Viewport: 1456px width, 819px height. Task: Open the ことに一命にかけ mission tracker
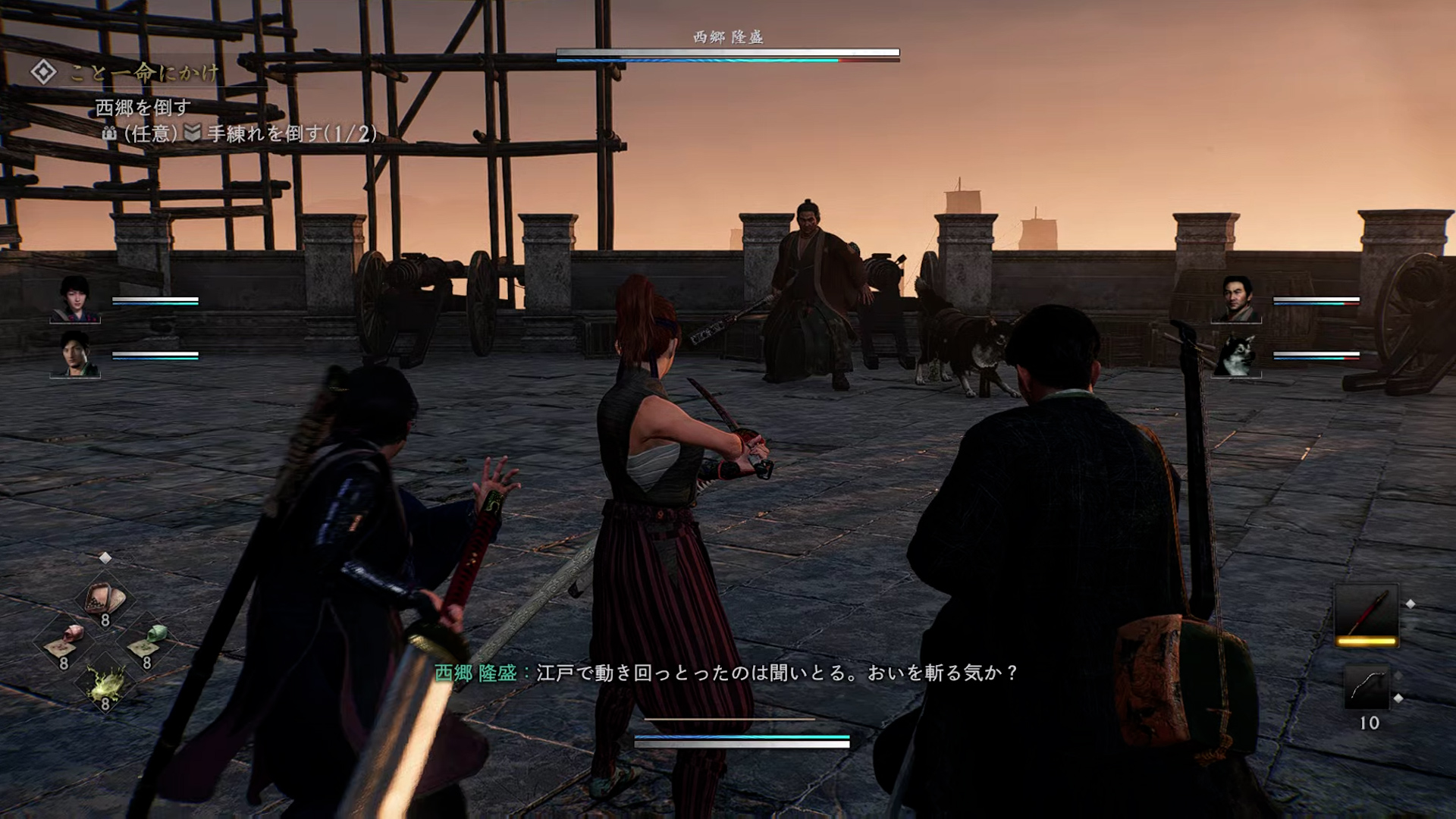(x=125, y=73)
